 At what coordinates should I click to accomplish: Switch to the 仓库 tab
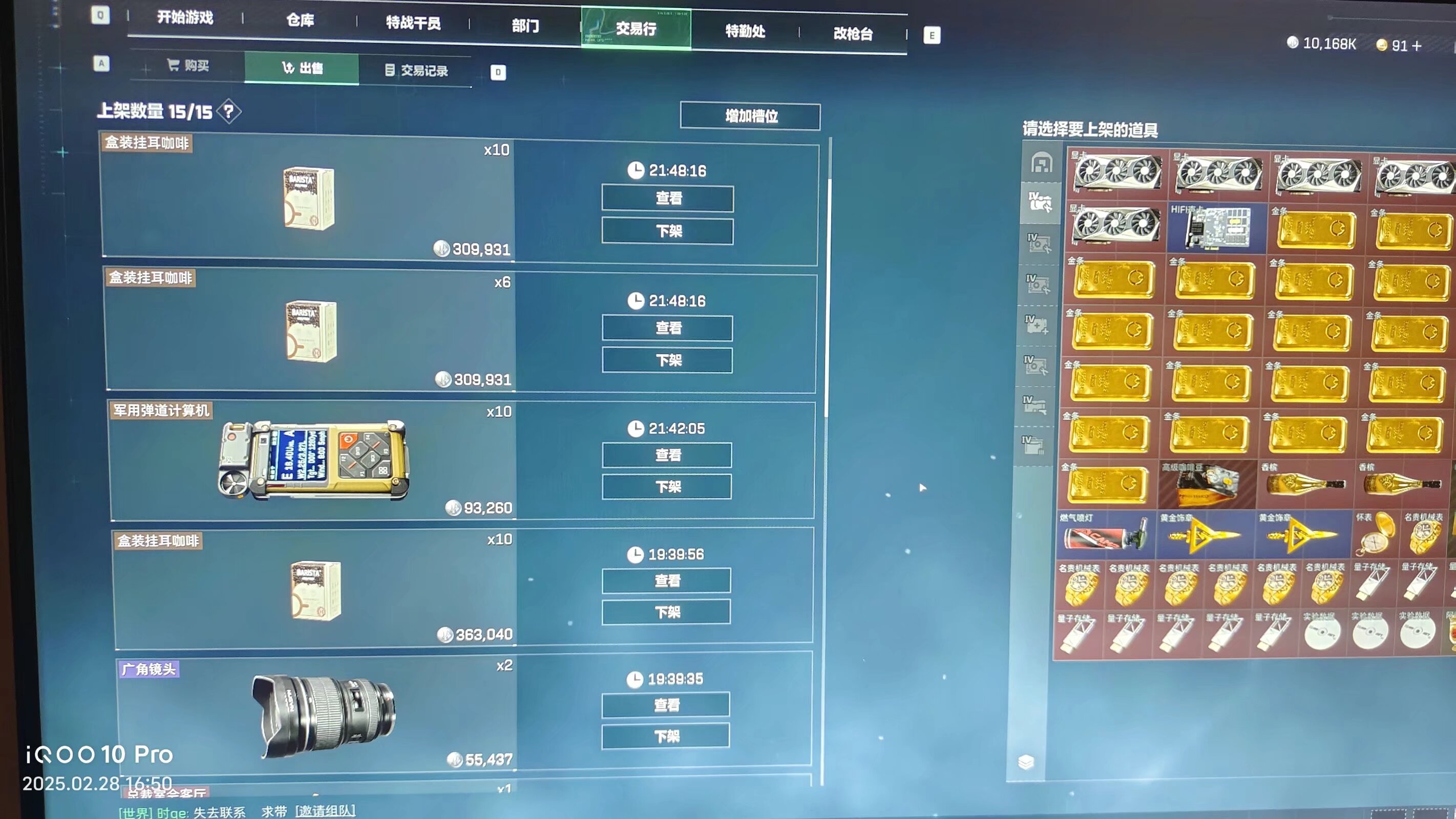[x=300, y=21]
